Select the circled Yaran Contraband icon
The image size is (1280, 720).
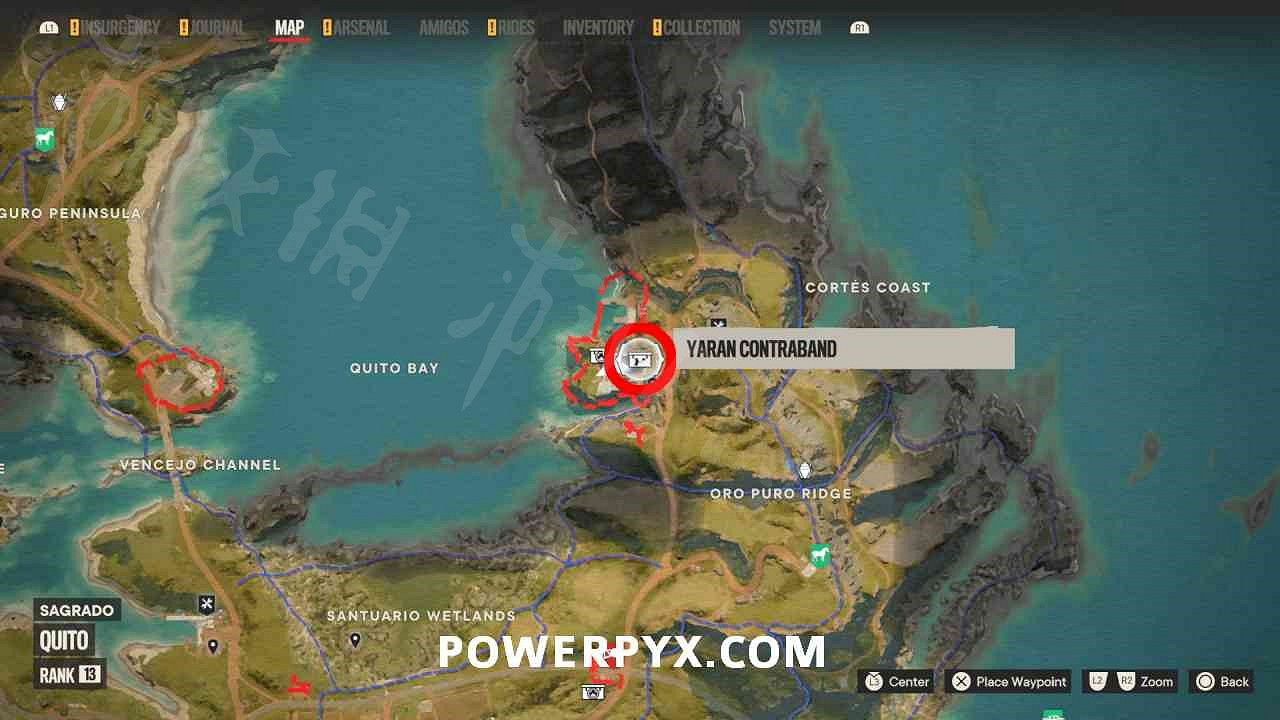coord(640,358)
